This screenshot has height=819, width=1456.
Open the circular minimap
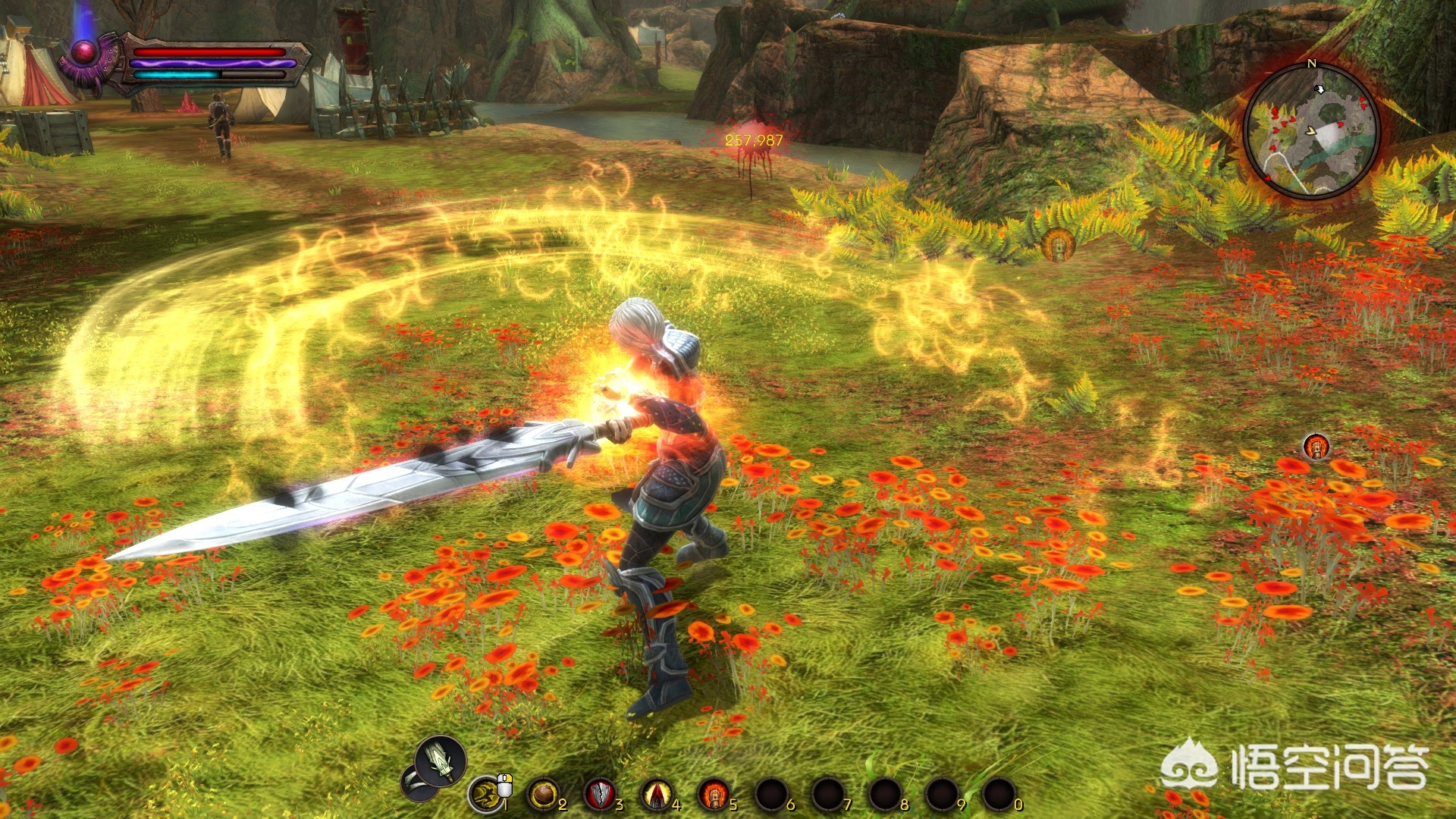click(x=1311, y=130)
